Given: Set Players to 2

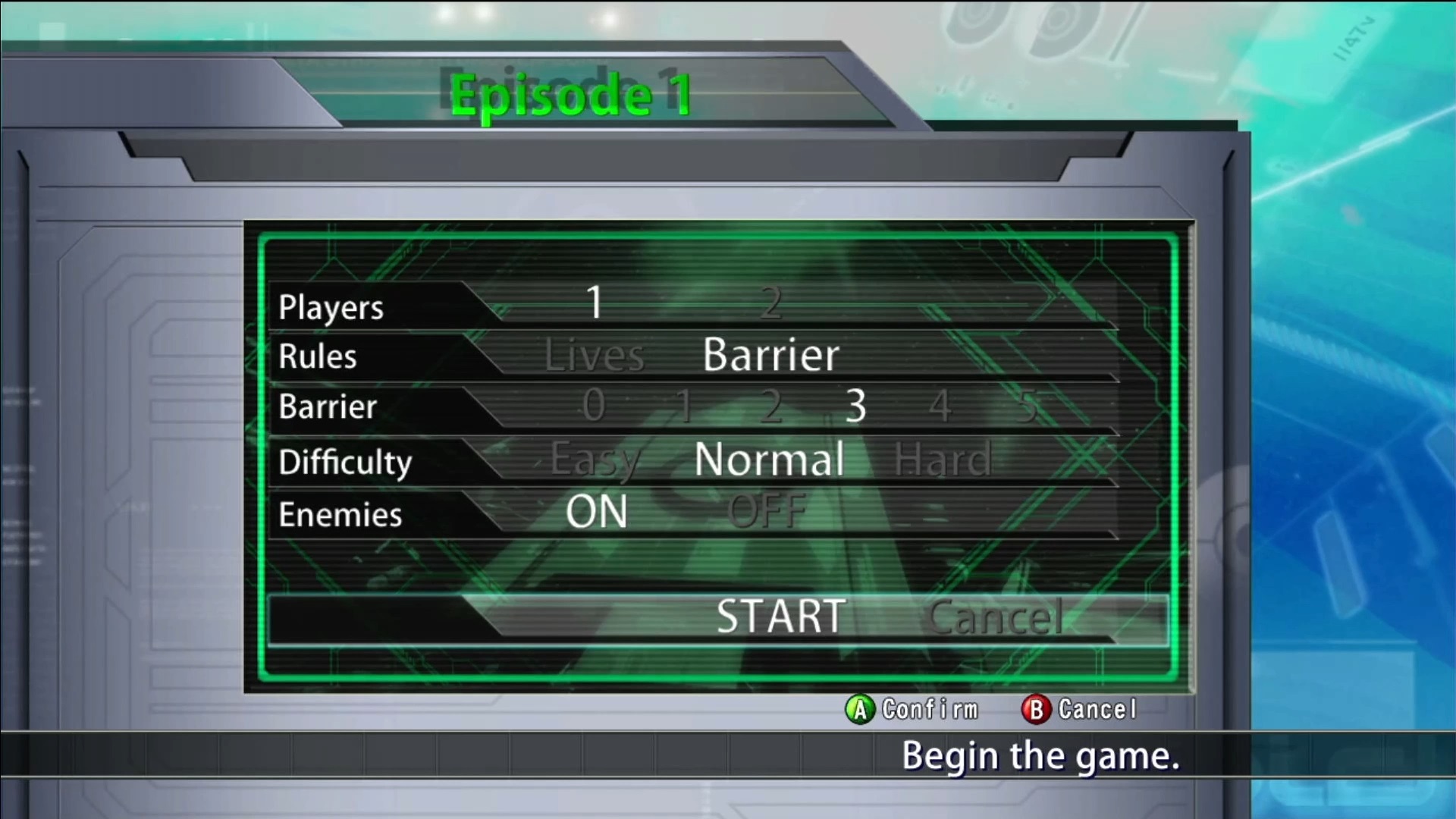Looking at the screenshot, I should [770, 303].
